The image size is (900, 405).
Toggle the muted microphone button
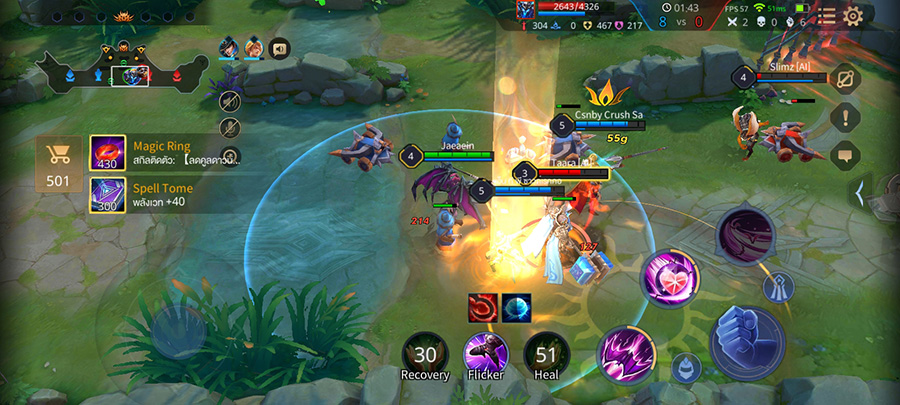[x=230, y=127]
